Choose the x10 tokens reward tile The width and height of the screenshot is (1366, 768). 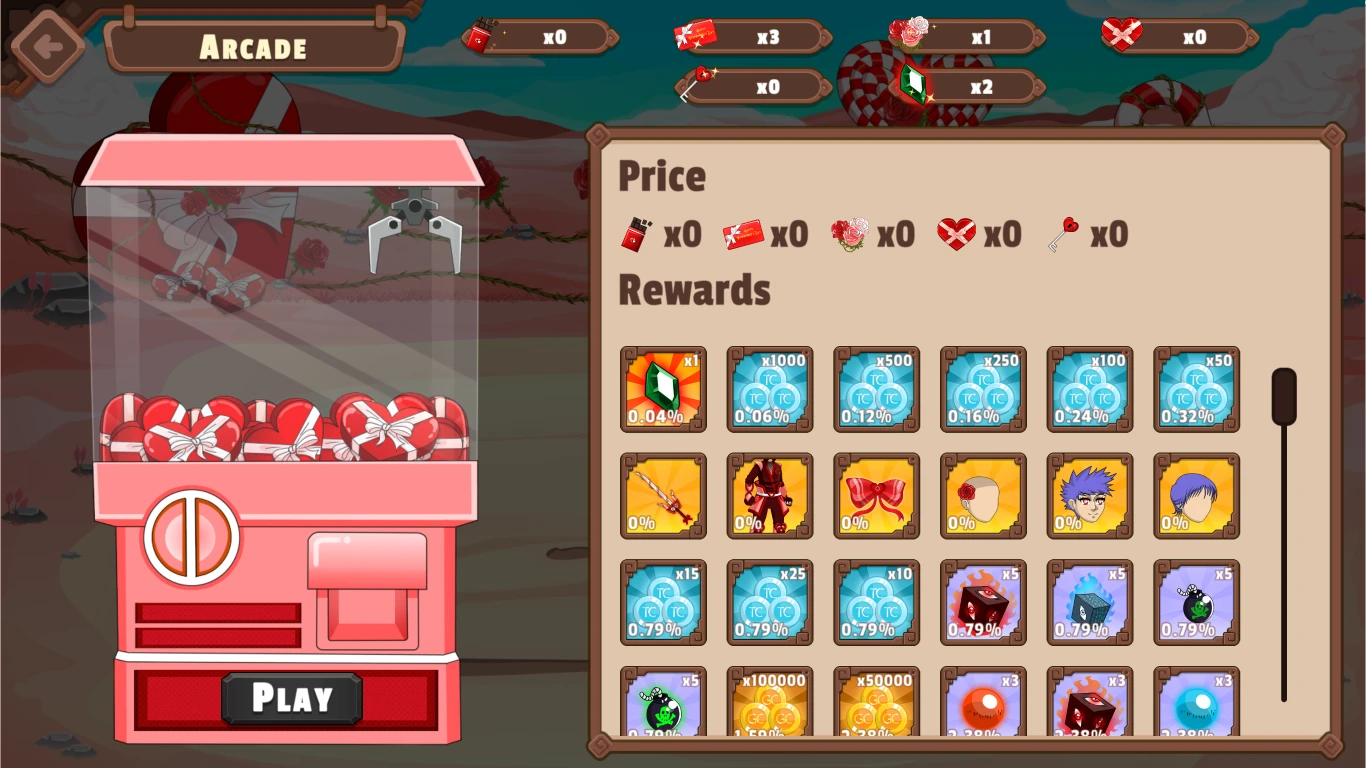pyautogui.click(x=877, y=602)
